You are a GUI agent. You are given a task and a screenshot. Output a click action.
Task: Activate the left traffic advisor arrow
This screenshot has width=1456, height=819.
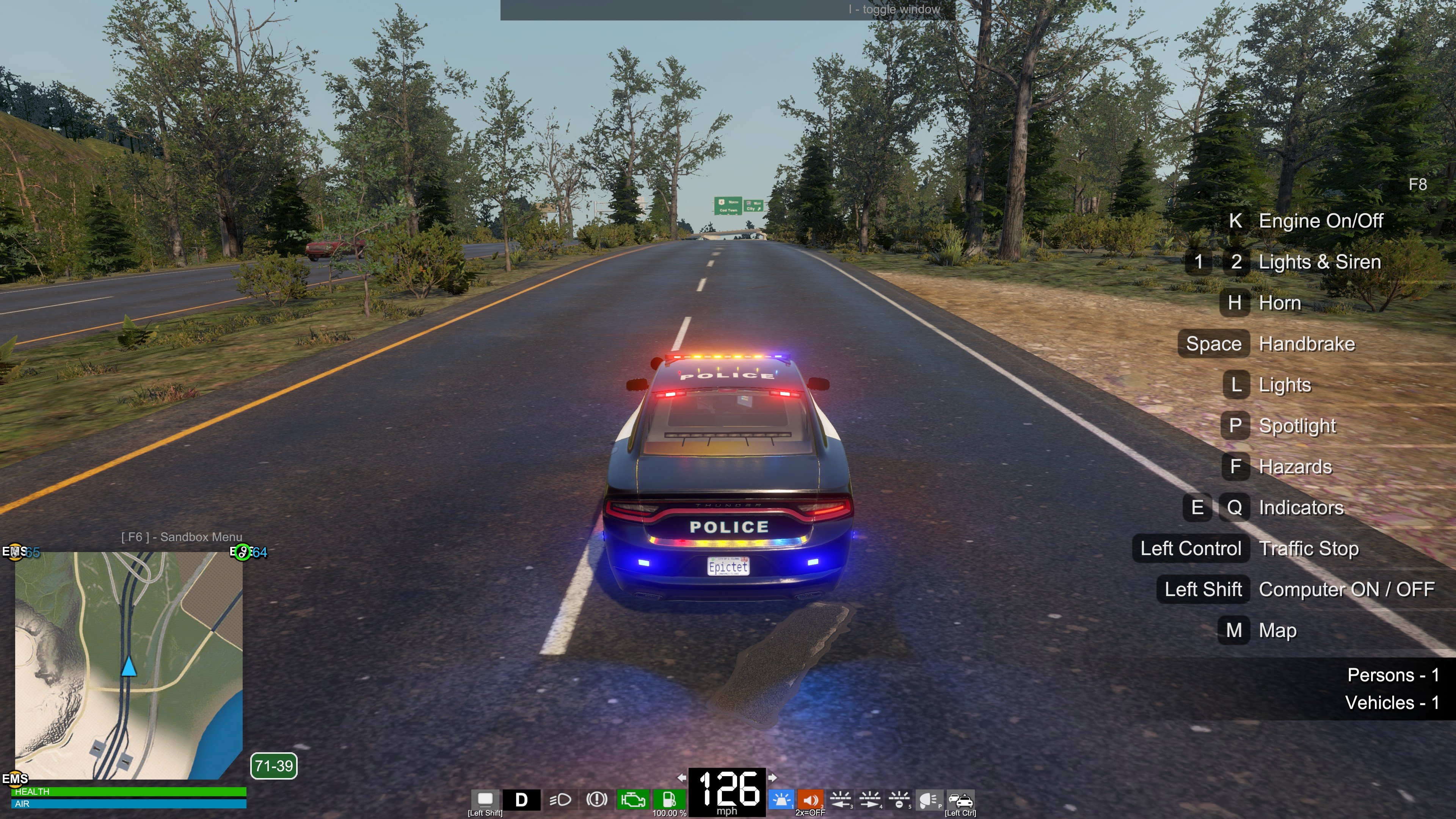coord(840,799)
